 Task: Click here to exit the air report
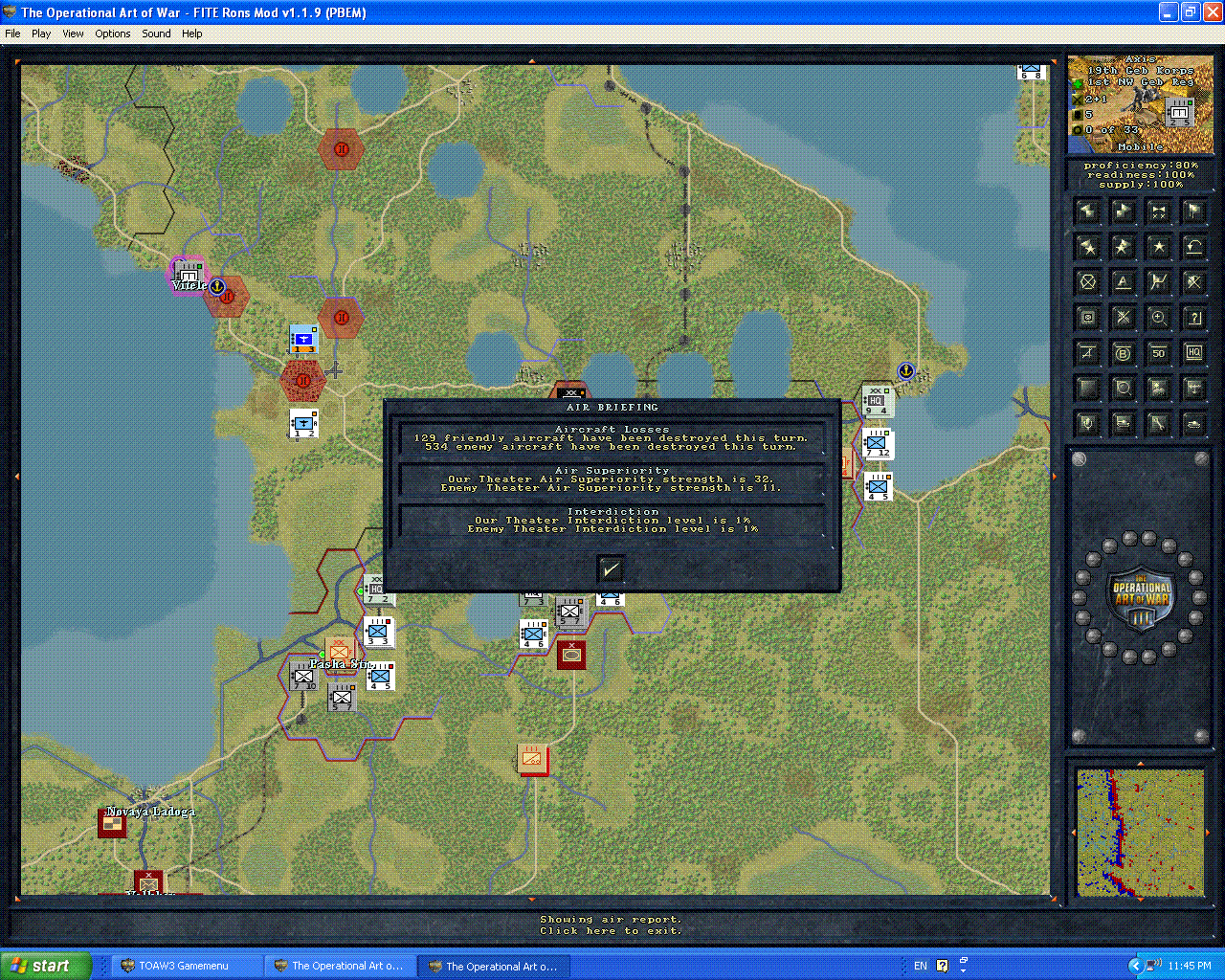tap(612, 931)
